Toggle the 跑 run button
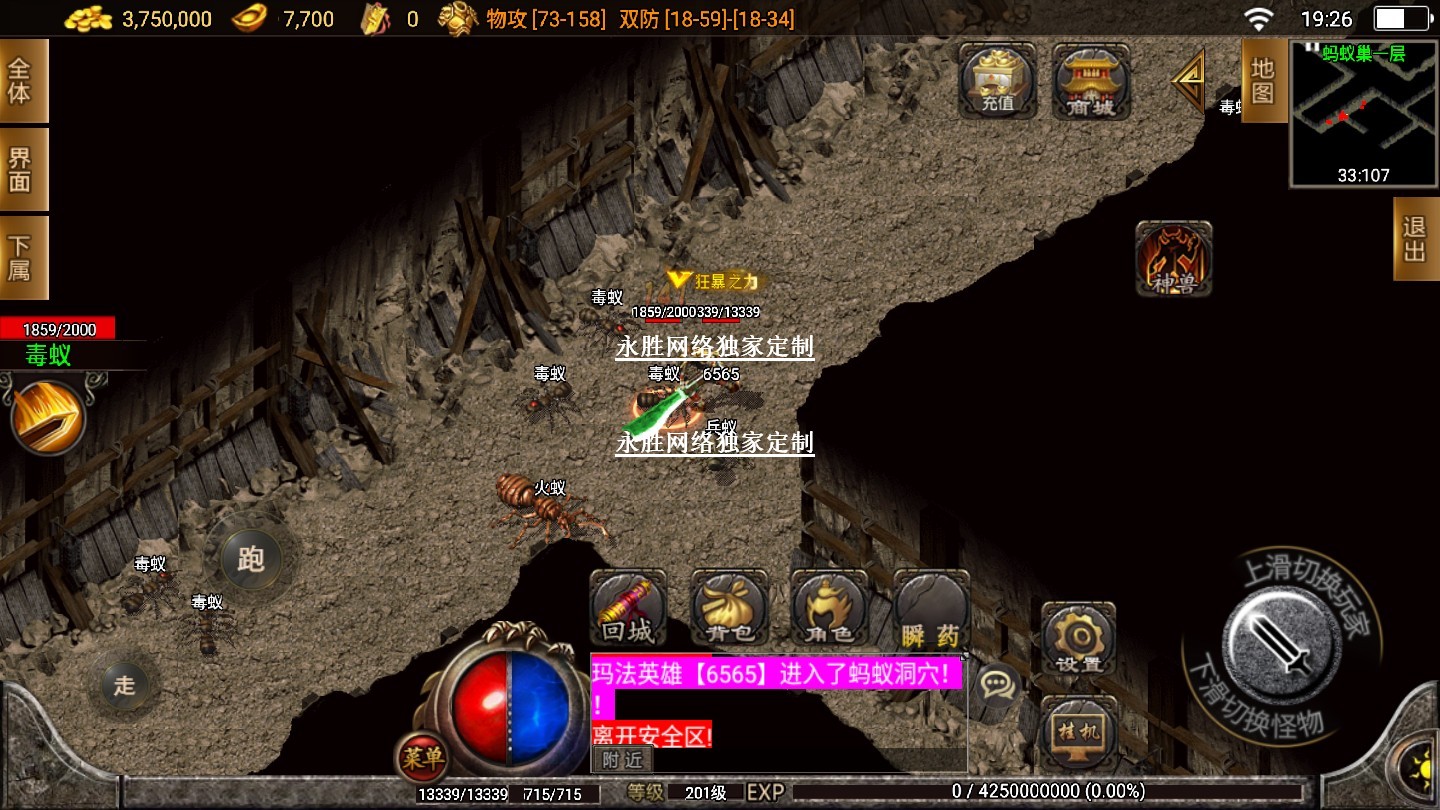This screenshot has width=1440, height=810. click(x=251, y=558)
